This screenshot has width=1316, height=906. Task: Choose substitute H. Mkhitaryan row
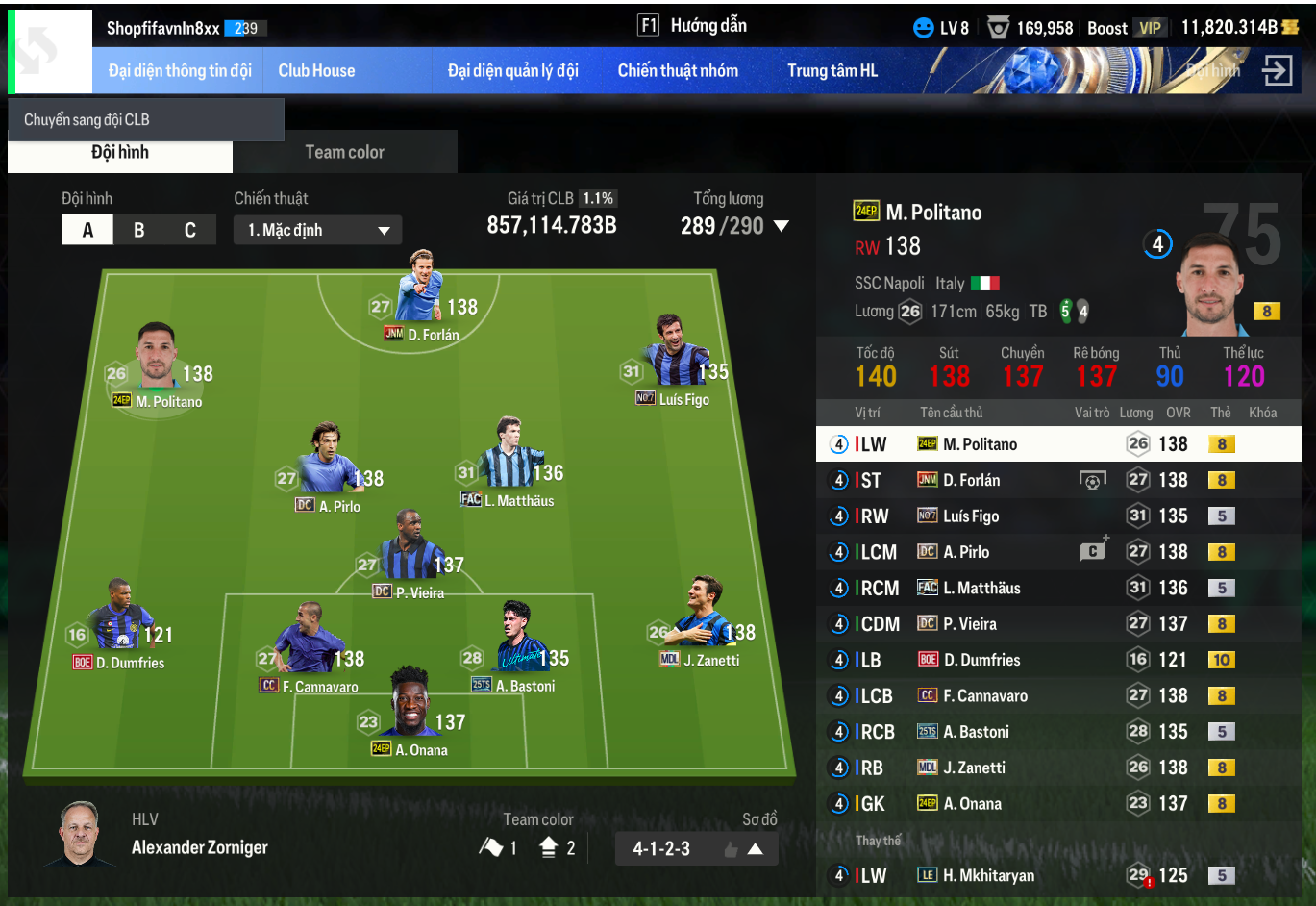click(1057, 875)
